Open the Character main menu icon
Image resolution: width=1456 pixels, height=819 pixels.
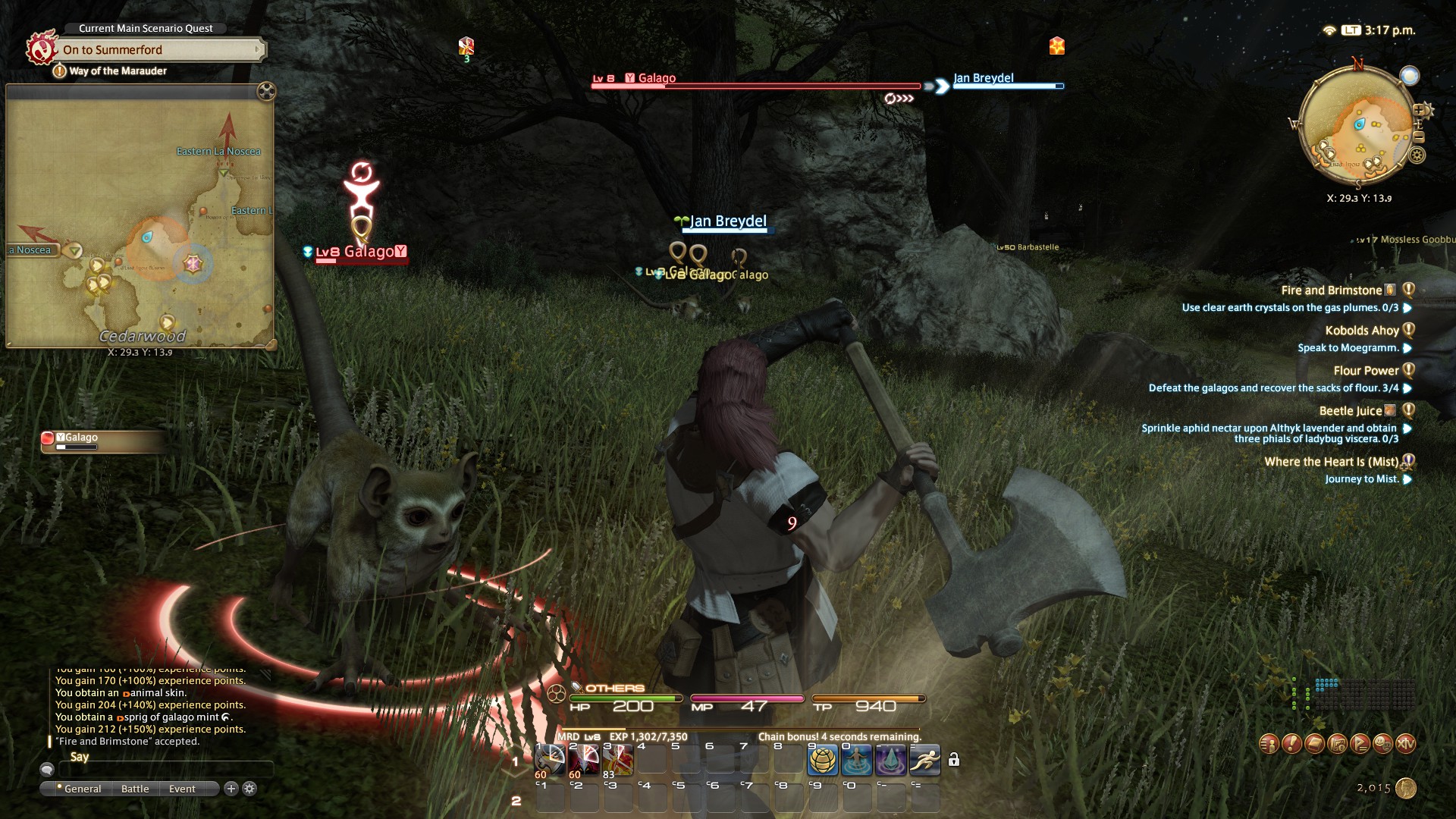1269,744
